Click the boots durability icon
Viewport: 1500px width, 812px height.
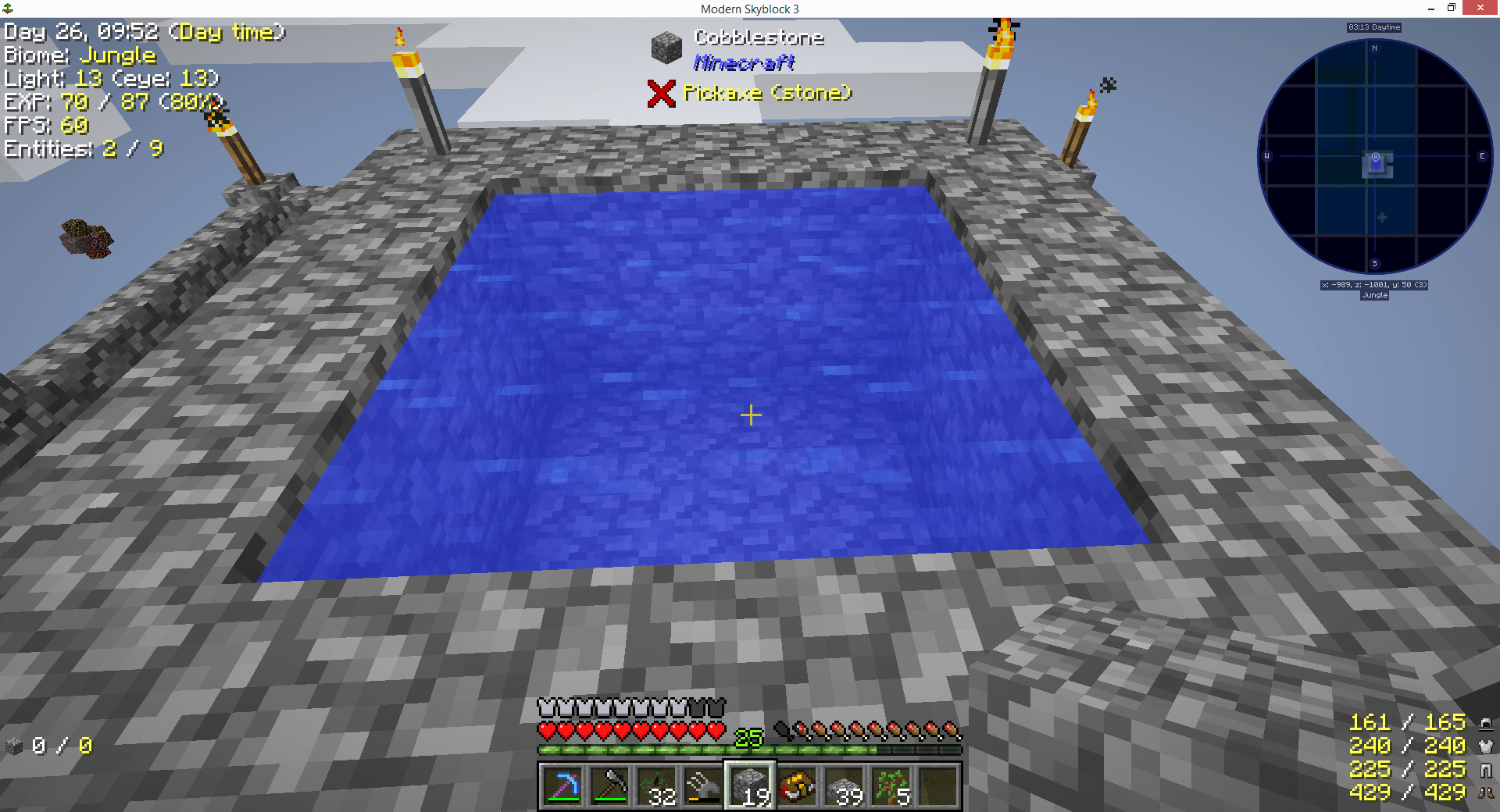tap(1485, 793)
